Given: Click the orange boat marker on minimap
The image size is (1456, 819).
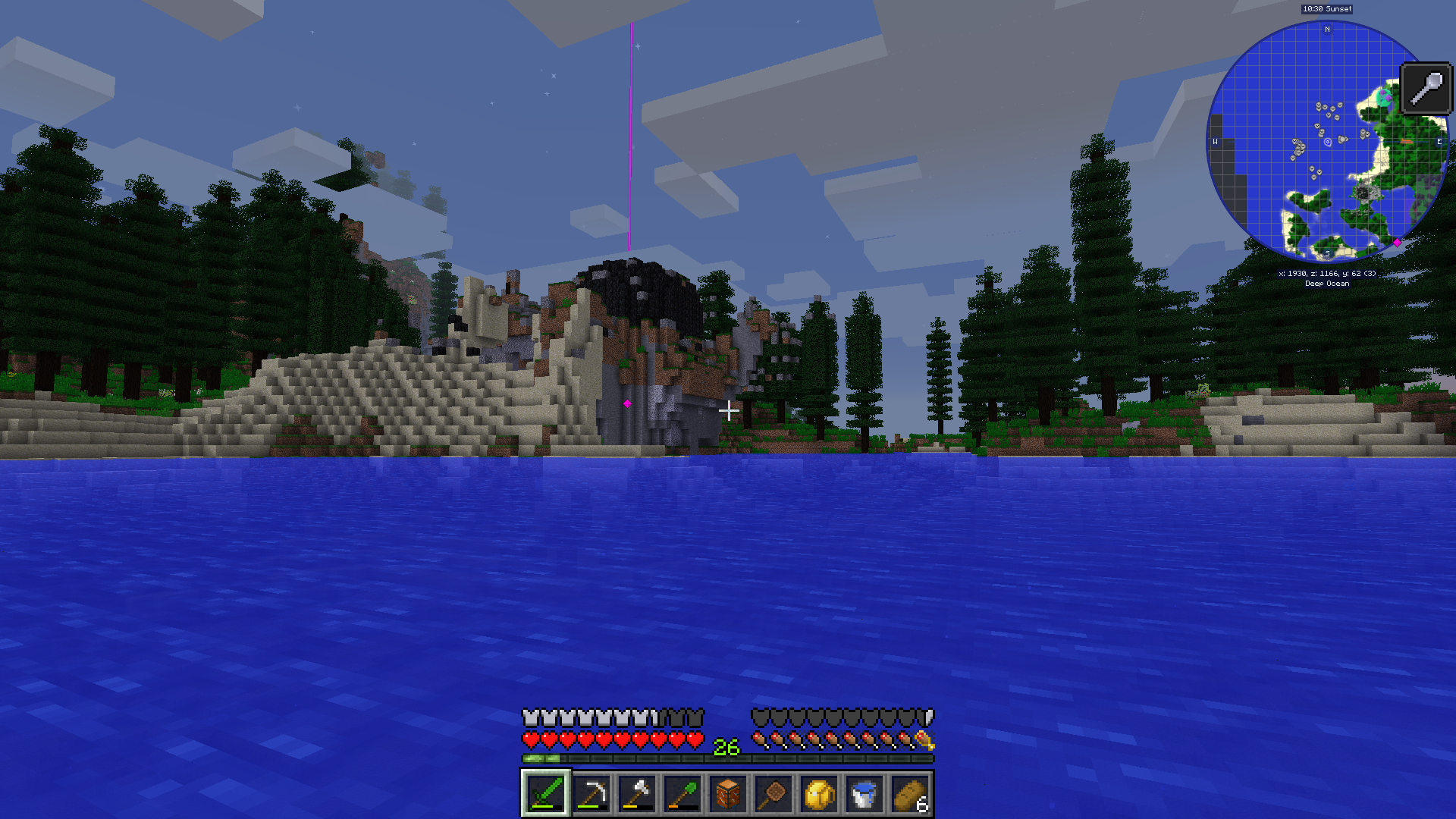Looking at the screenshot, I should (1407, 142).
